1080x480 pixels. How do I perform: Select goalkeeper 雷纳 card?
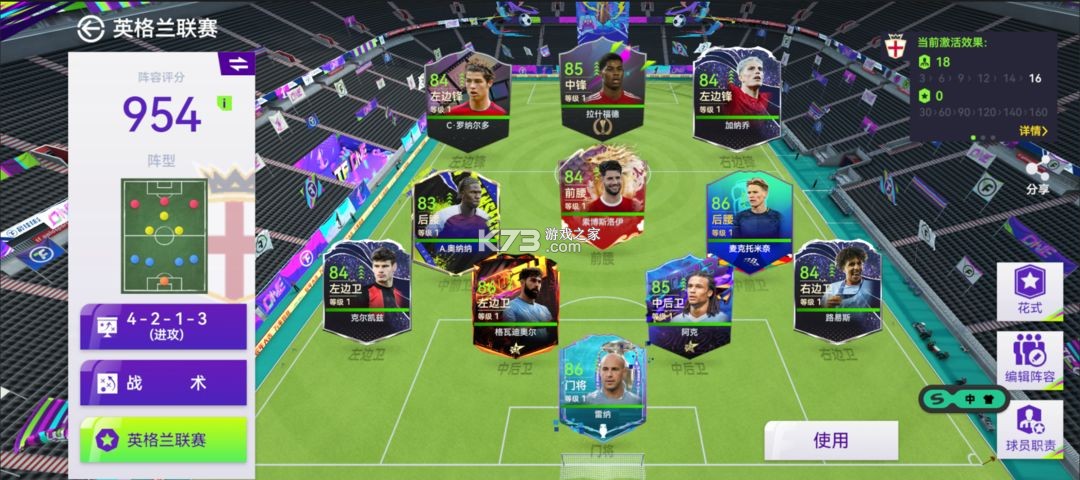[602, 387]
